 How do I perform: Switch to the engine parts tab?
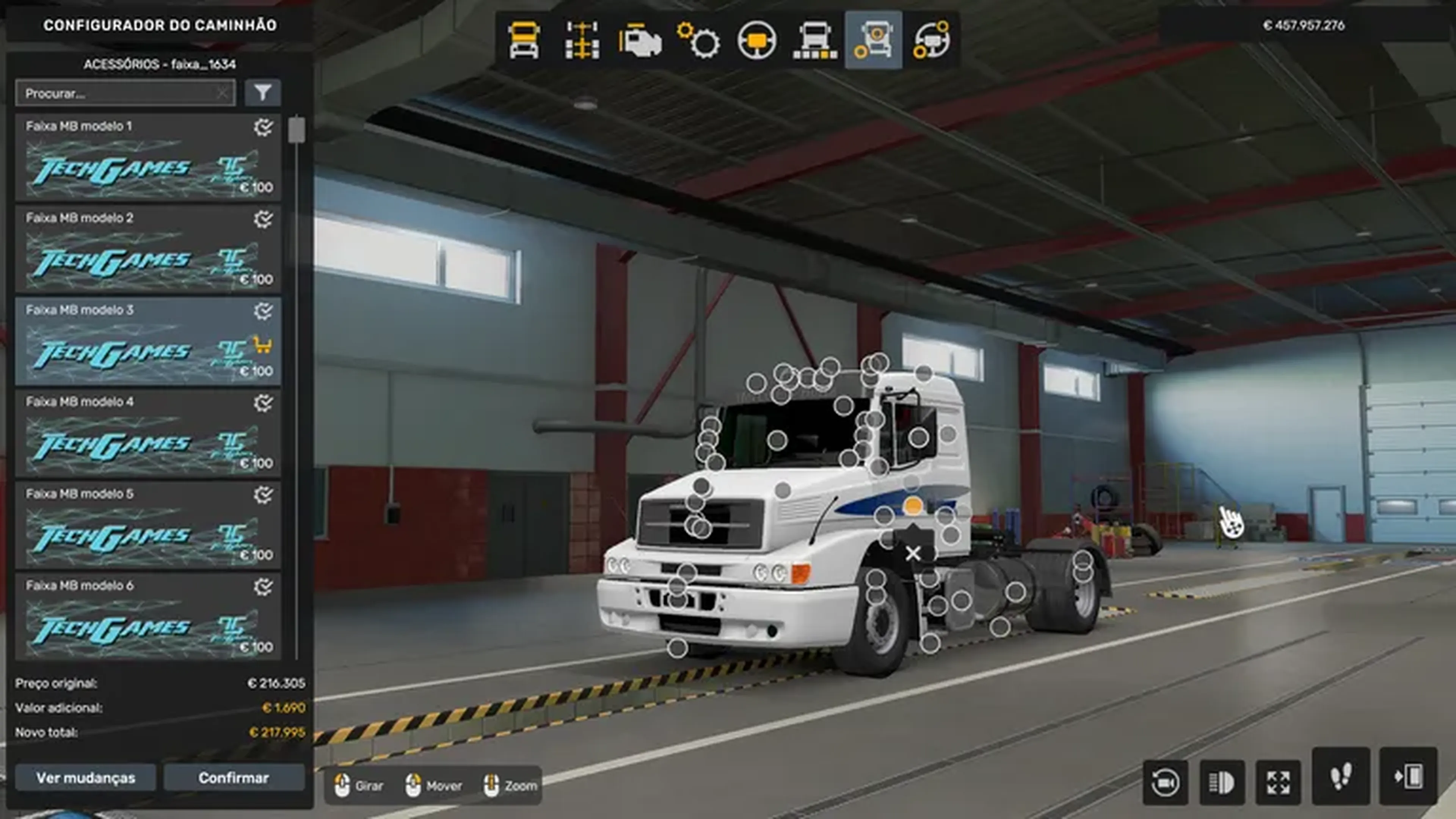tap(640, 40)
